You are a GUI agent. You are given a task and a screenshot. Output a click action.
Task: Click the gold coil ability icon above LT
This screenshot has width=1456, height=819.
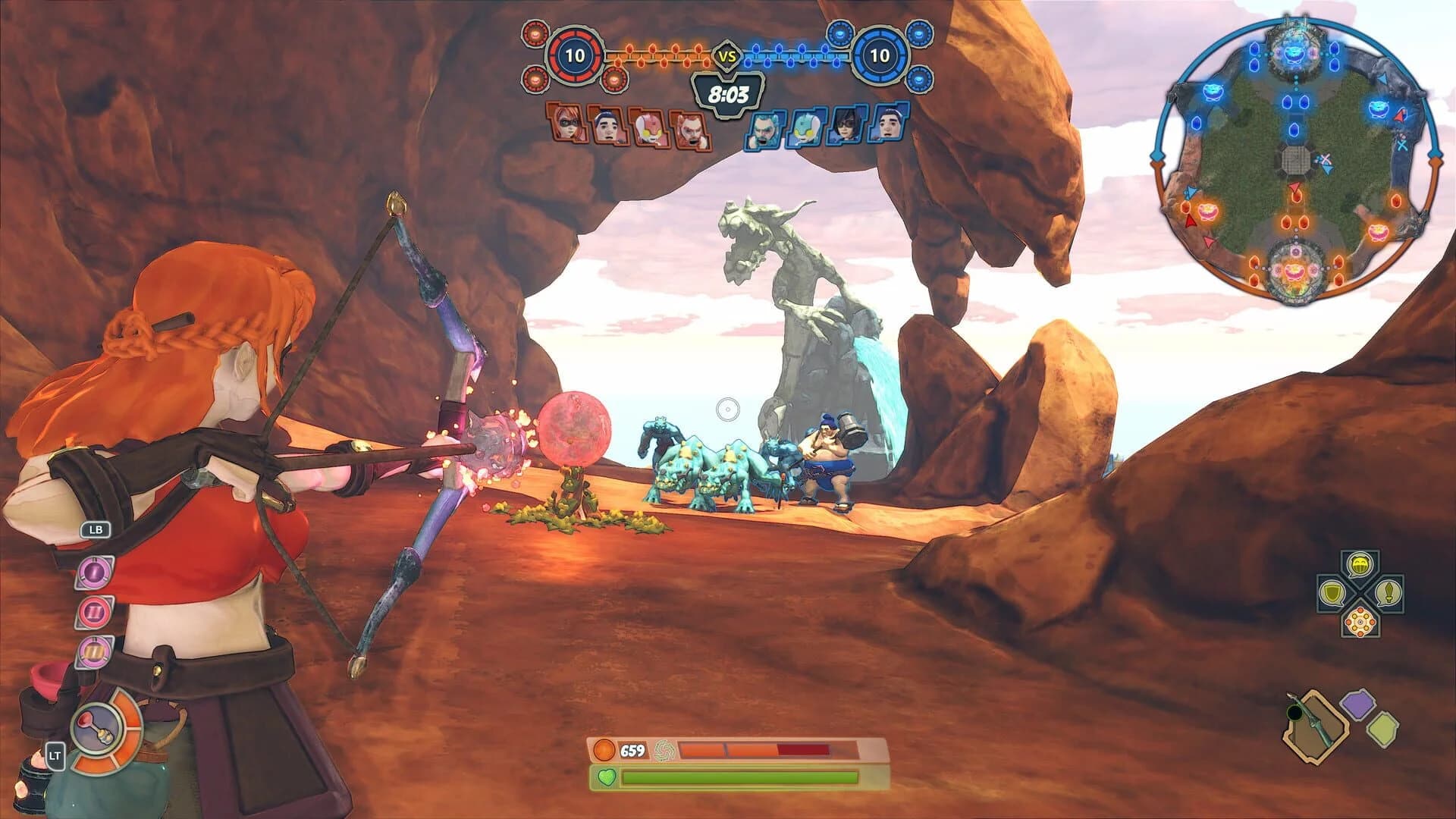coord(94,651)
